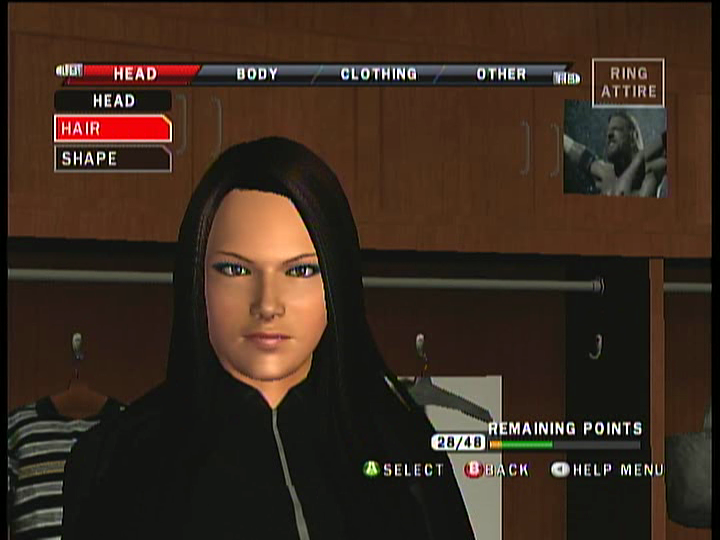Viewport: 720px width, 540px height.
Task: Click the Ring Attire box
Action: 627,82
